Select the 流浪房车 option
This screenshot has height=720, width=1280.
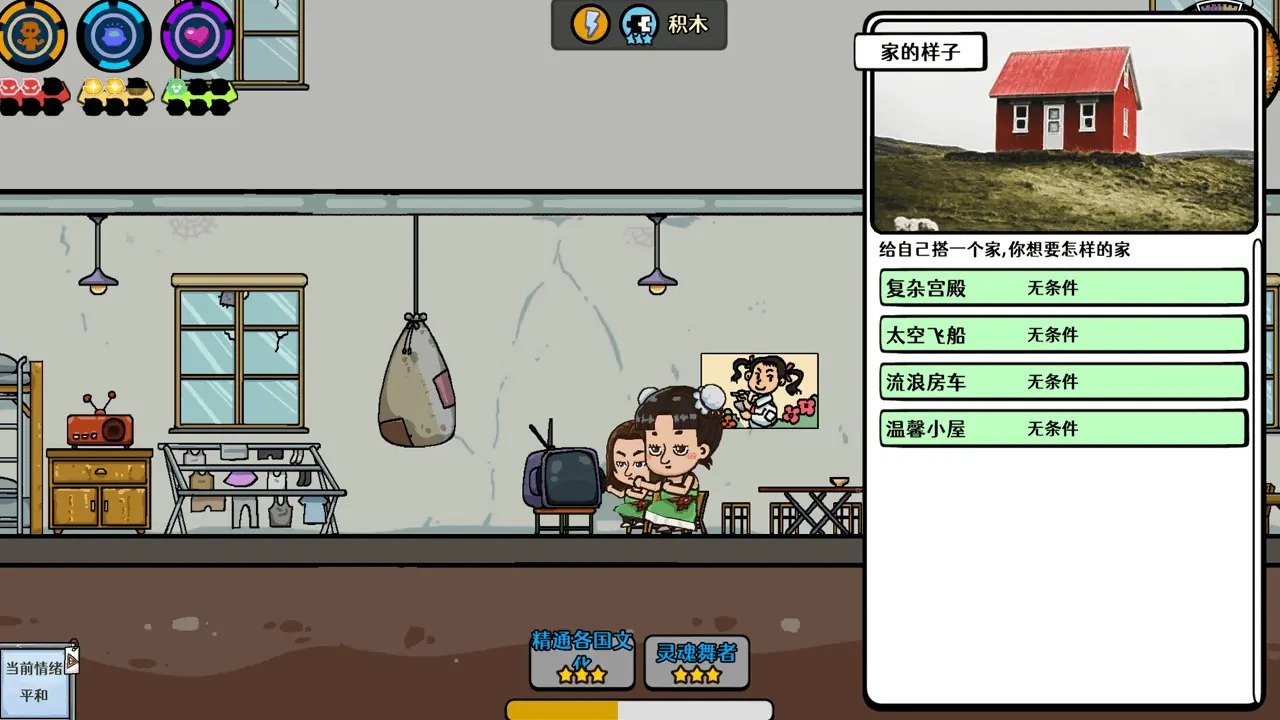pos(1062,381)
